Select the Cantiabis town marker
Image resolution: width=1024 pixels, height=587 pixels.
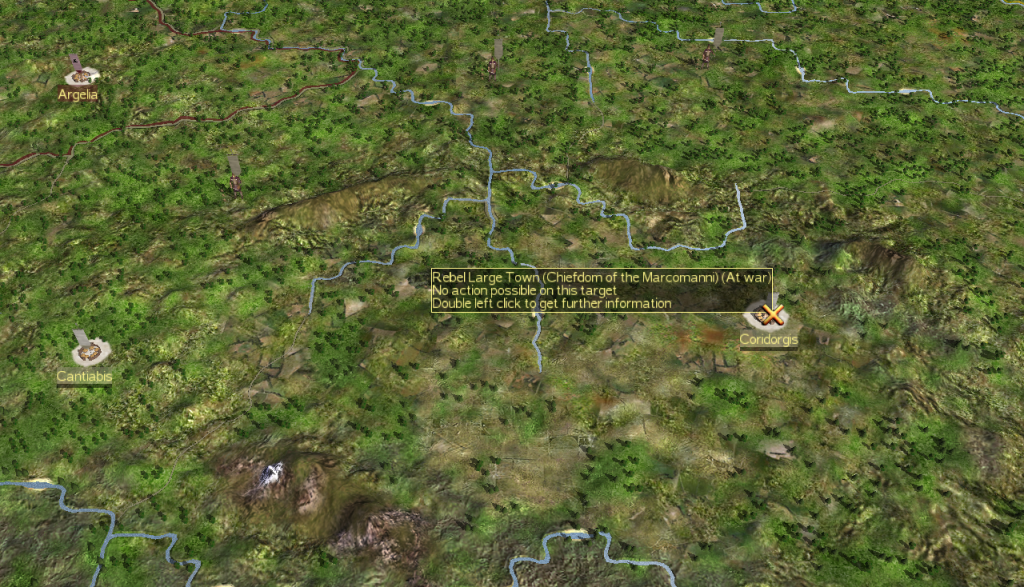pyautogui.click(x=90, y=351)
